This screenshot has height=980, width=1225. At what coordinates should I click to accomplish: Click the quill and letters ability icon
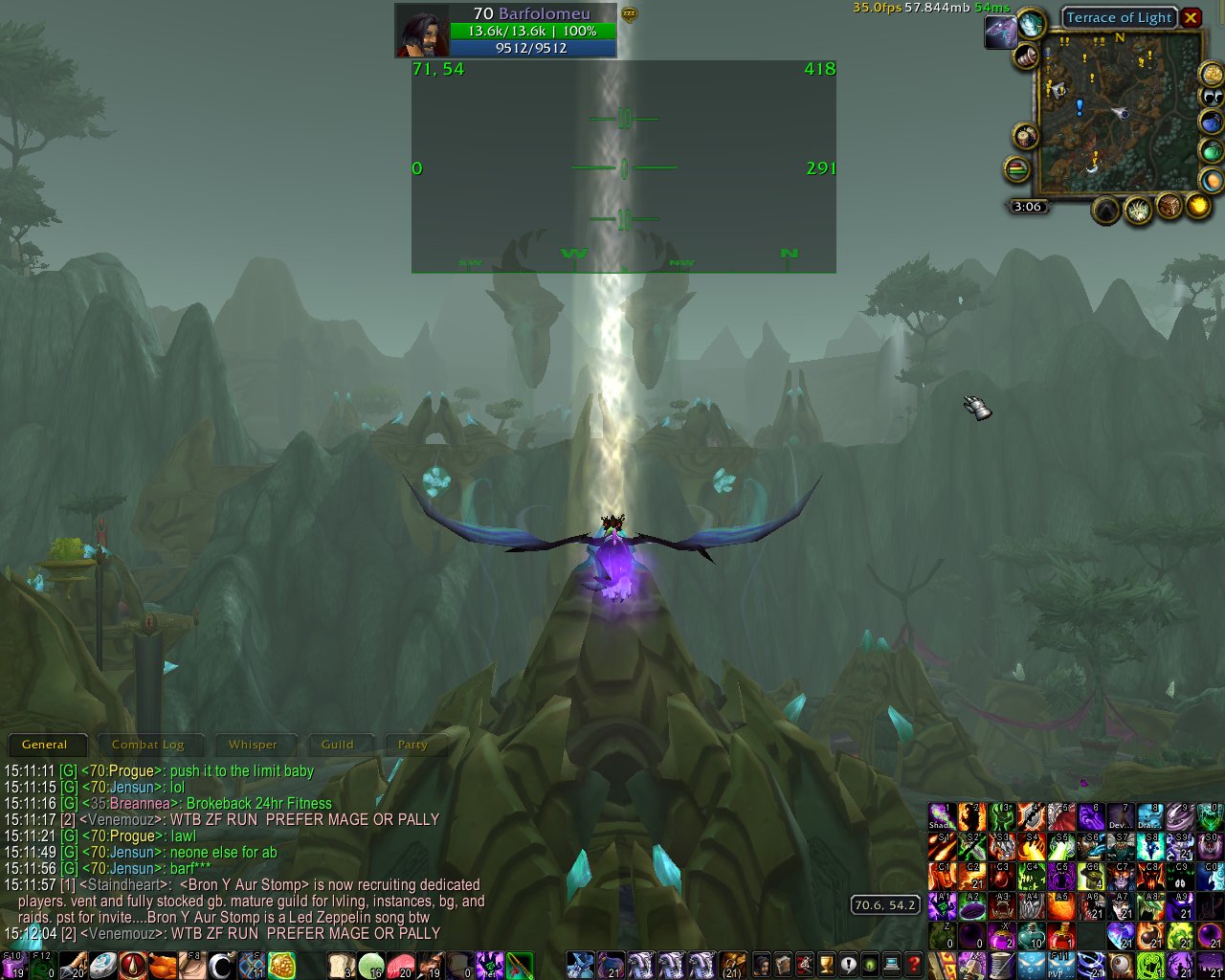(x=189, y=963)
